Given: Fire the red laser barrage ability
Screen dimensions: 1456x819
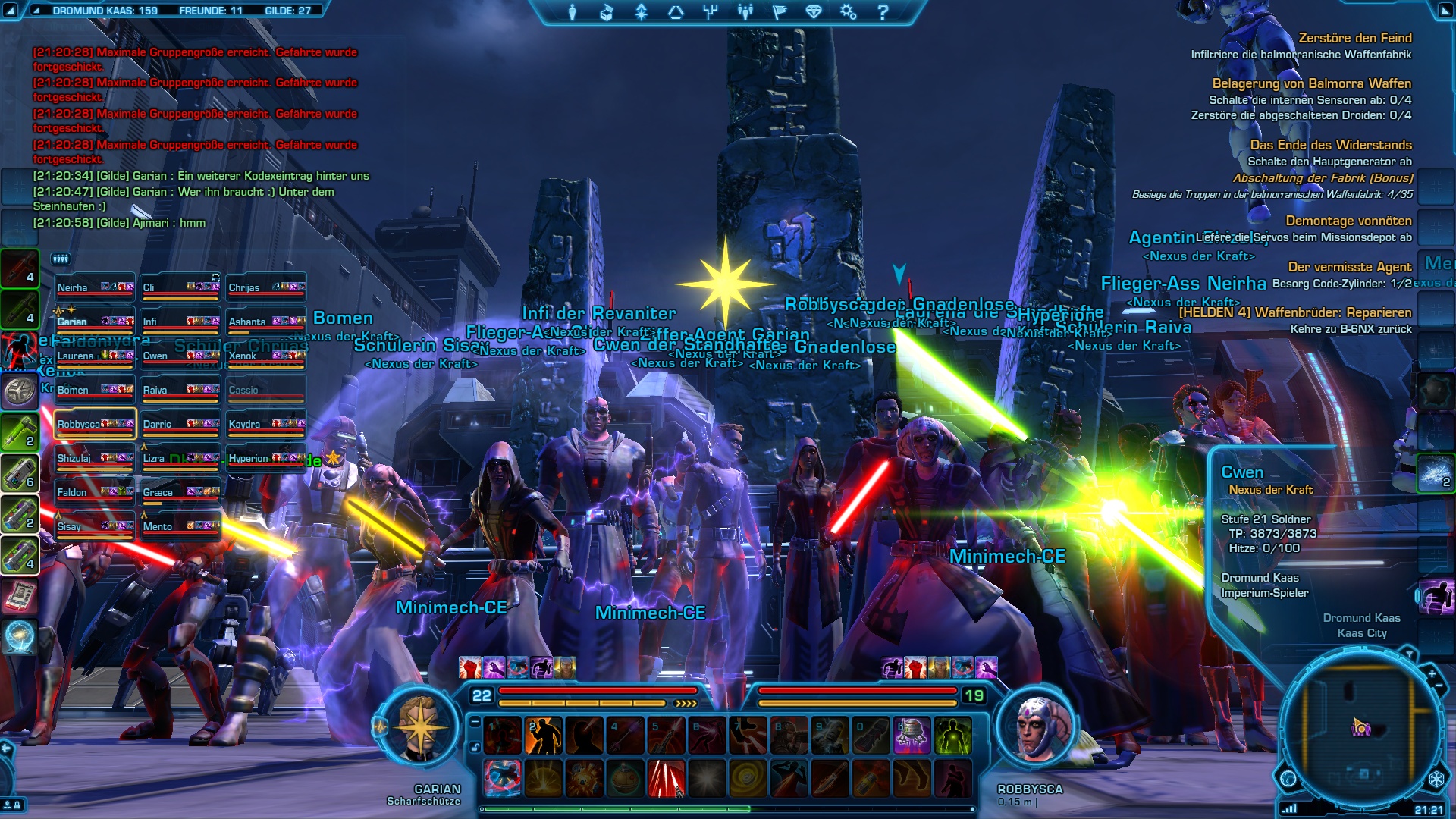Looking at the screenshot, I should (666, 779).
